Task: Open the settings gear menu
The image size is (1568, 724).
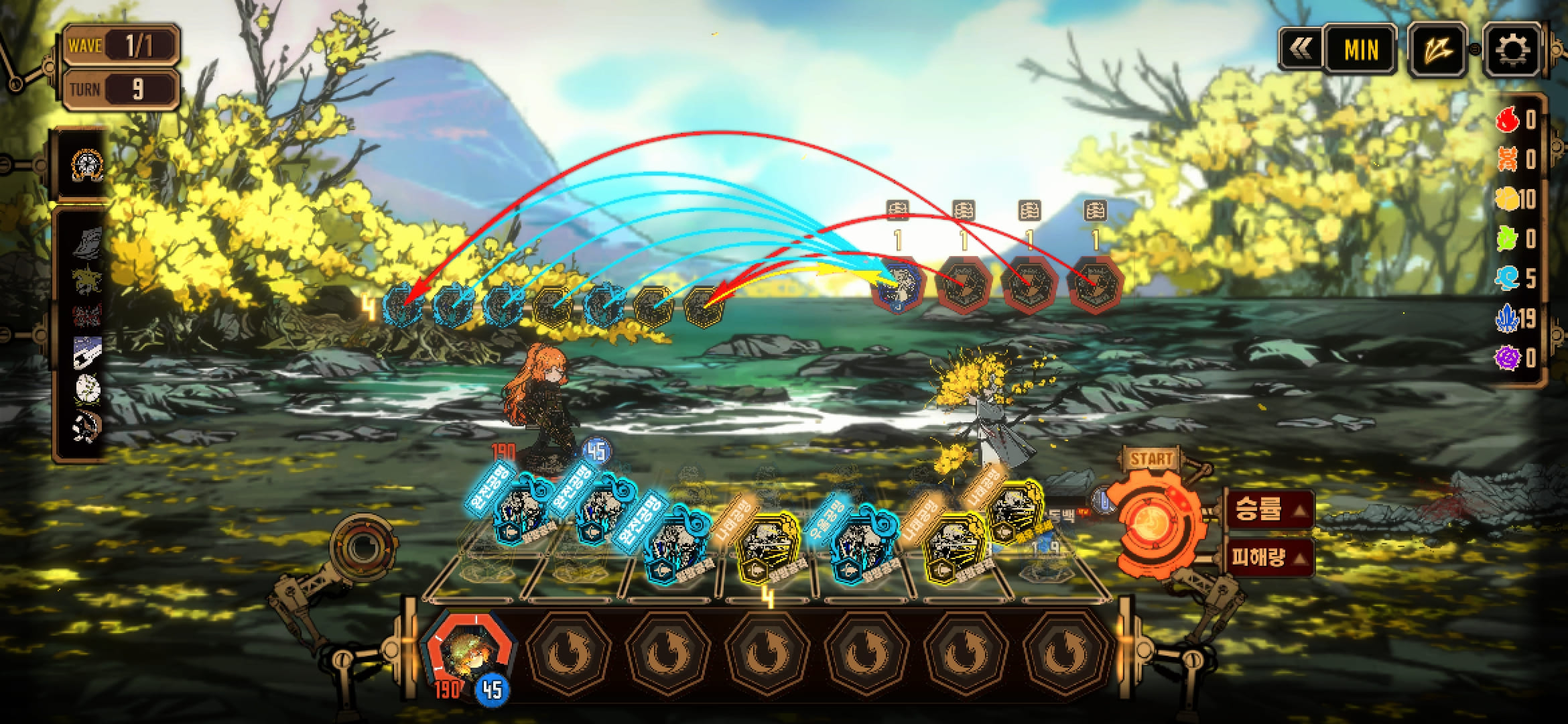Action: click(x=1510, y=50)
